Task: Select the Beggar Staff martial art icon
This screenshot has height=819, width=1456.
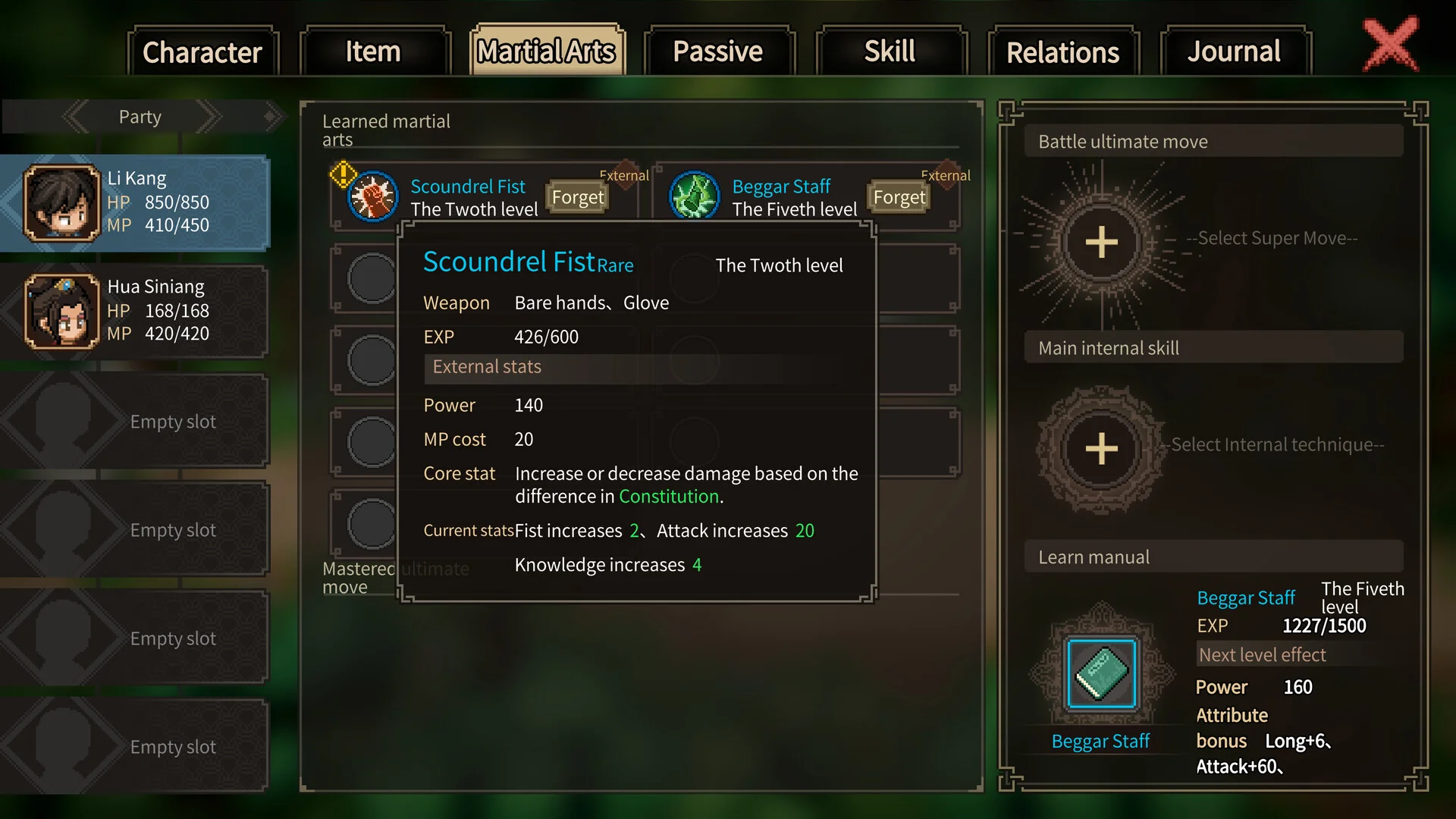Action: [x=694, y=196]
